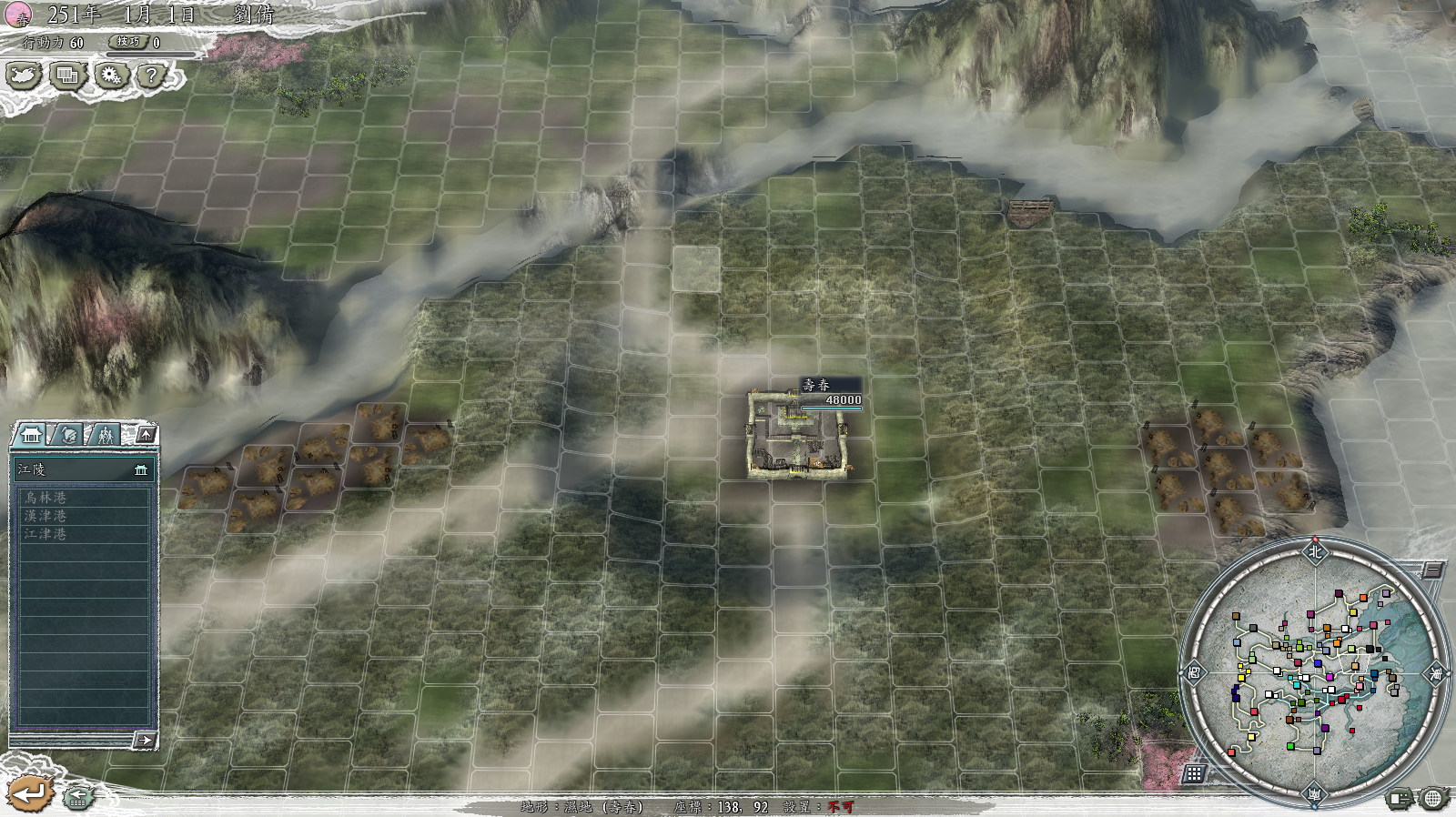
Task: Open the overlapping windows info button
Action: 66,76
